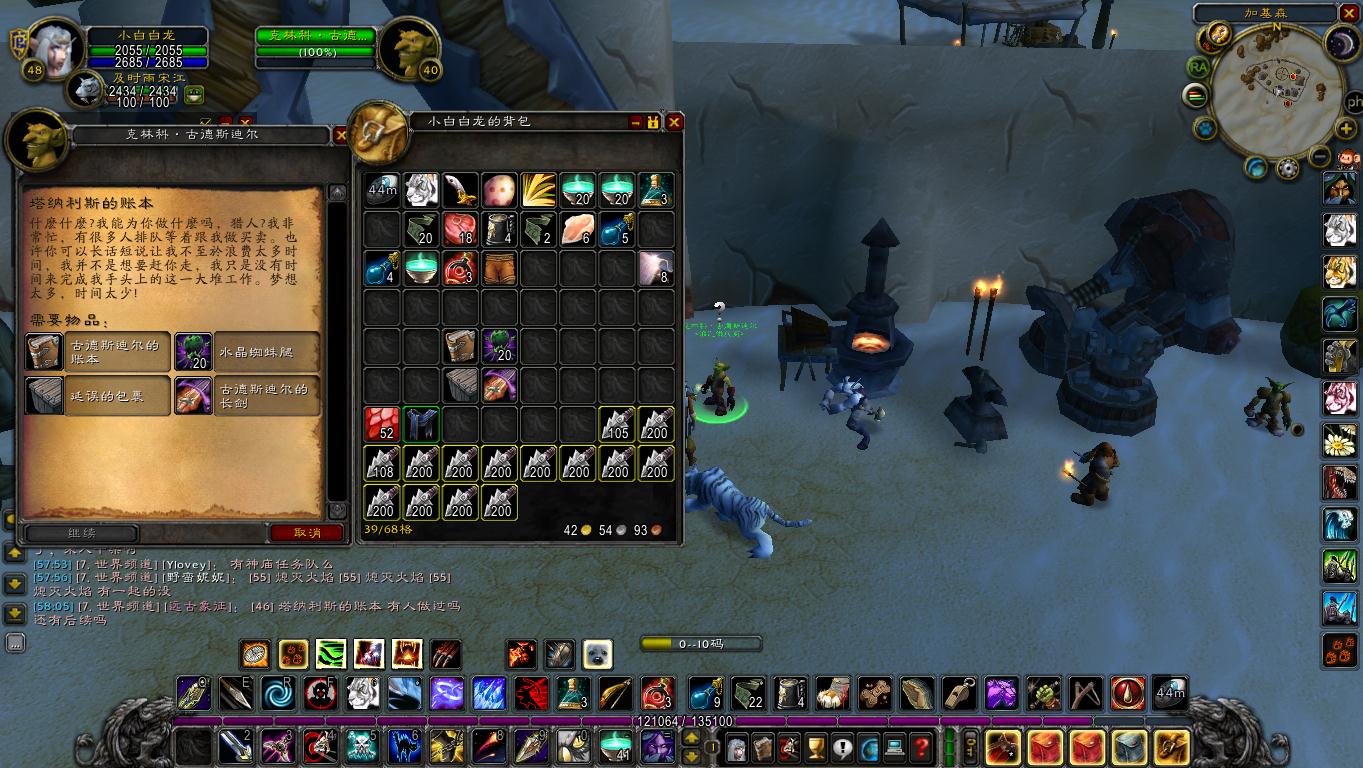This screenshot has width=1363, height=768.
Task: Select the hearthstone showing 44m in the backpack
Action: [382, 190]
